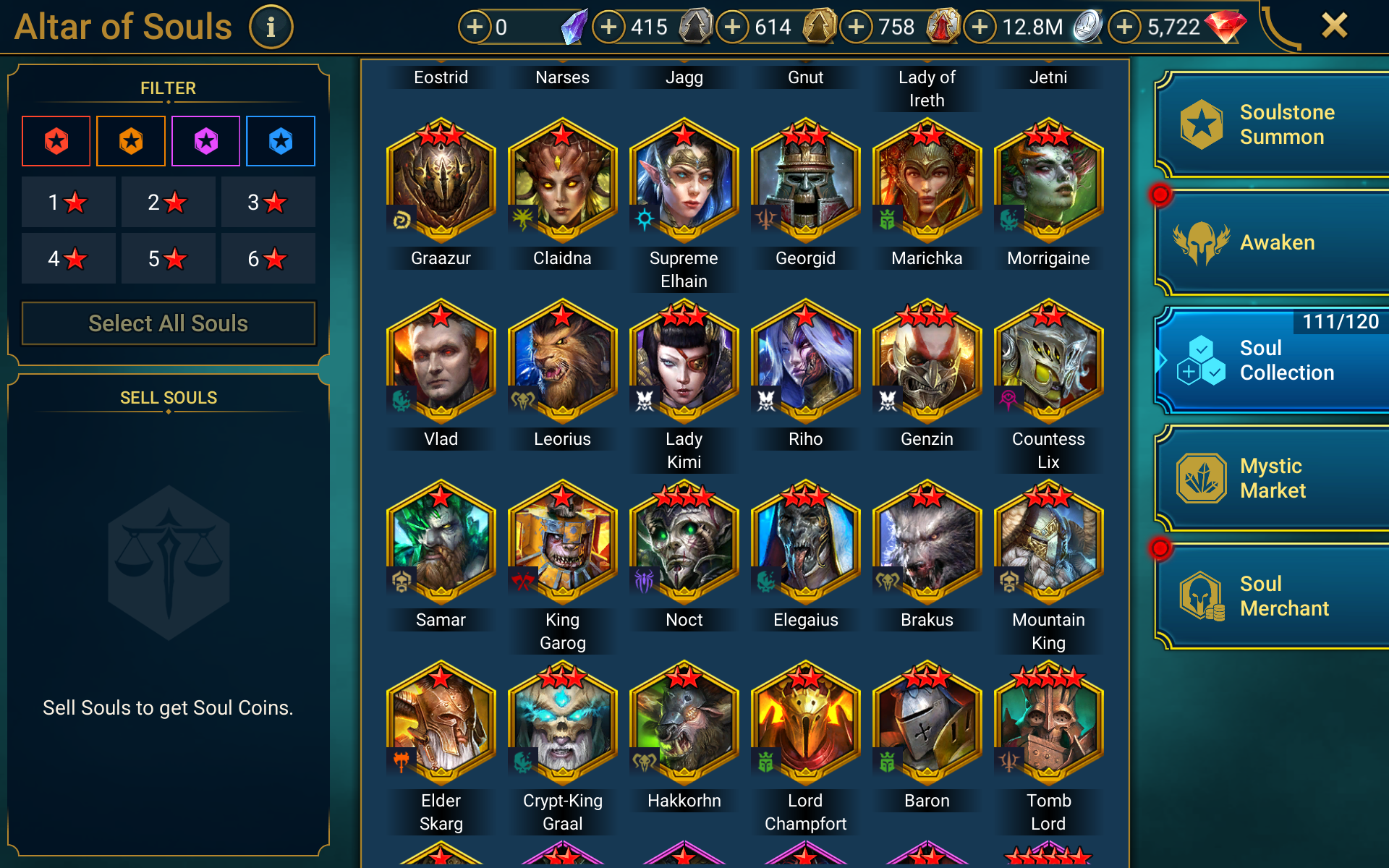
Task: Select the Soul Collection tab
Action: pyautogui.click(x=1273, y=360)
